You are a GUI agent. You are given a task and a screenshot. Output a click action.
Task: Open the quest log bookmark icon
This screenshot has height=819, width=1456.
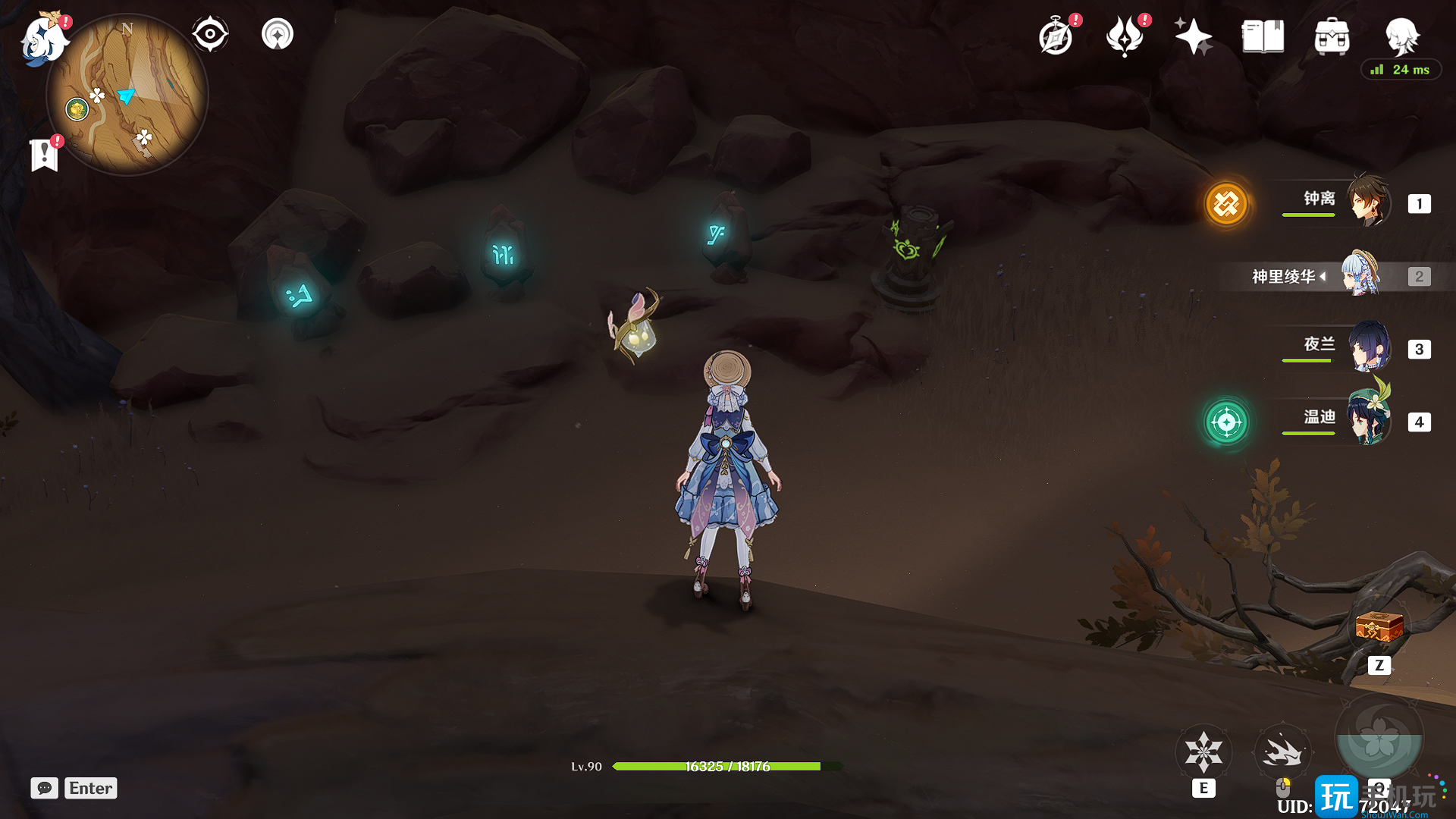click(x=45, y=155)
